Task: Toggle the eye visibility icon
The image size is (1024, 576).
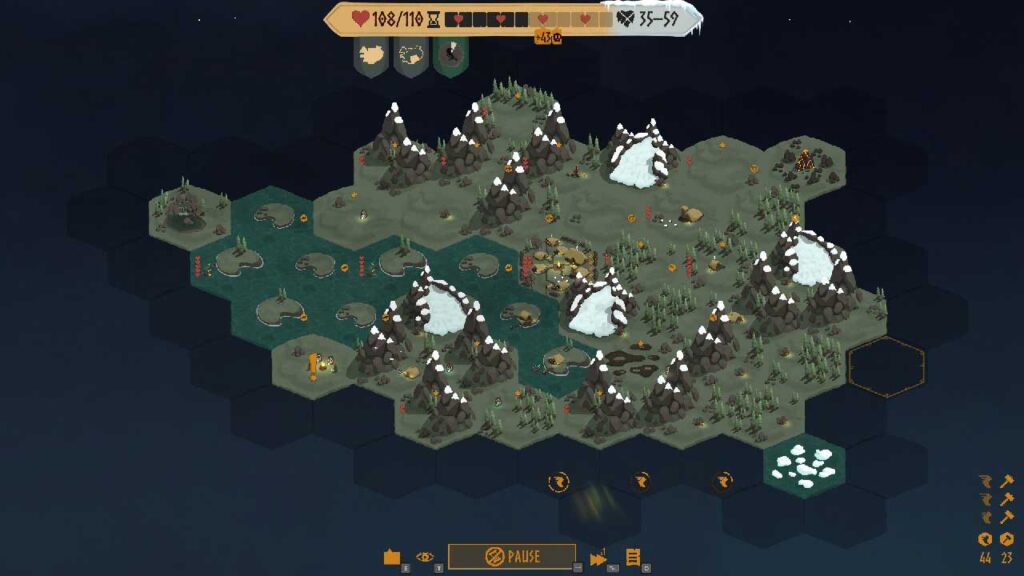Action: [425, 556]
